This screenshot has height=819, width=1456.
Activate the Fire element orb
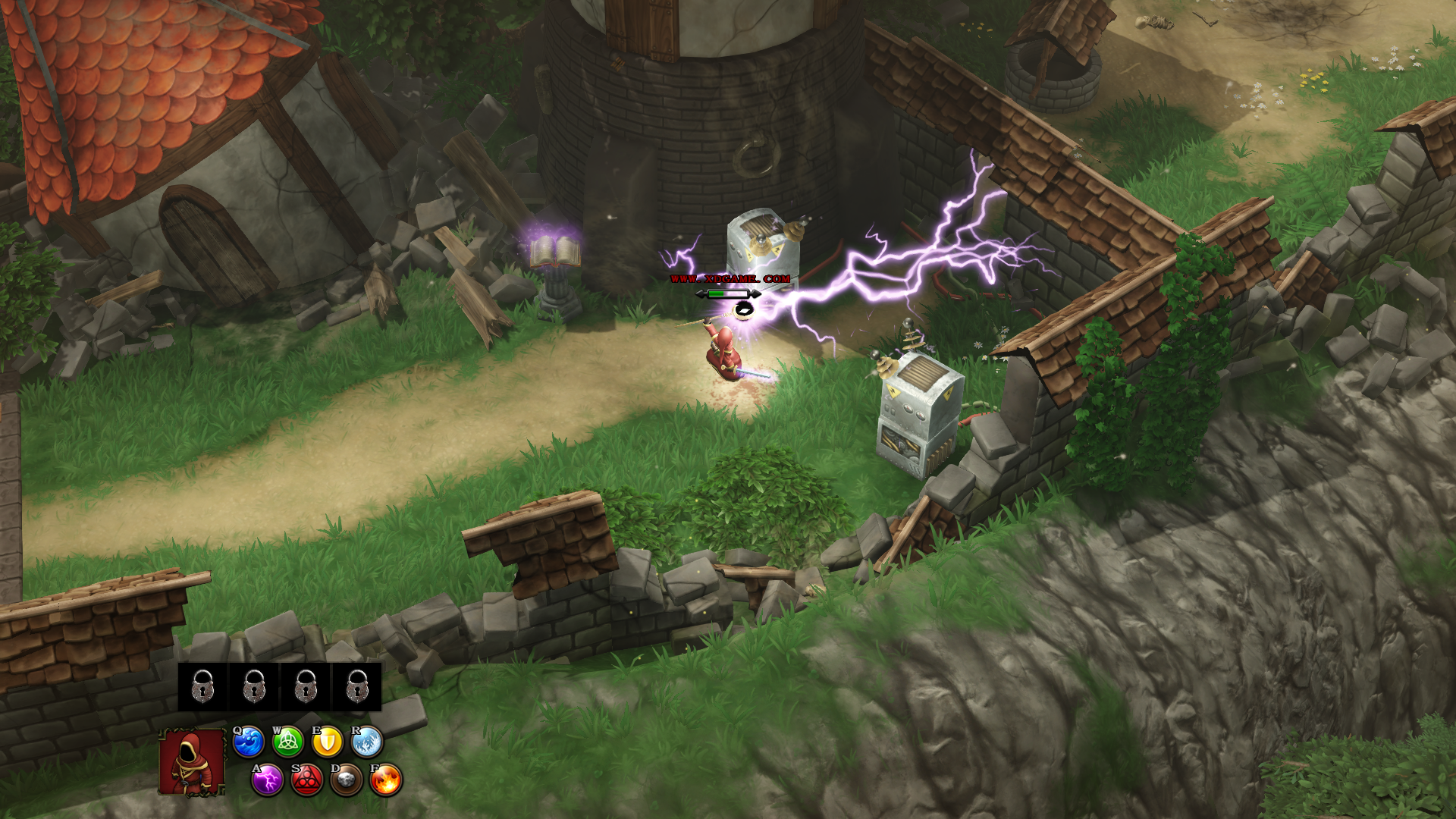coord(386,780)
